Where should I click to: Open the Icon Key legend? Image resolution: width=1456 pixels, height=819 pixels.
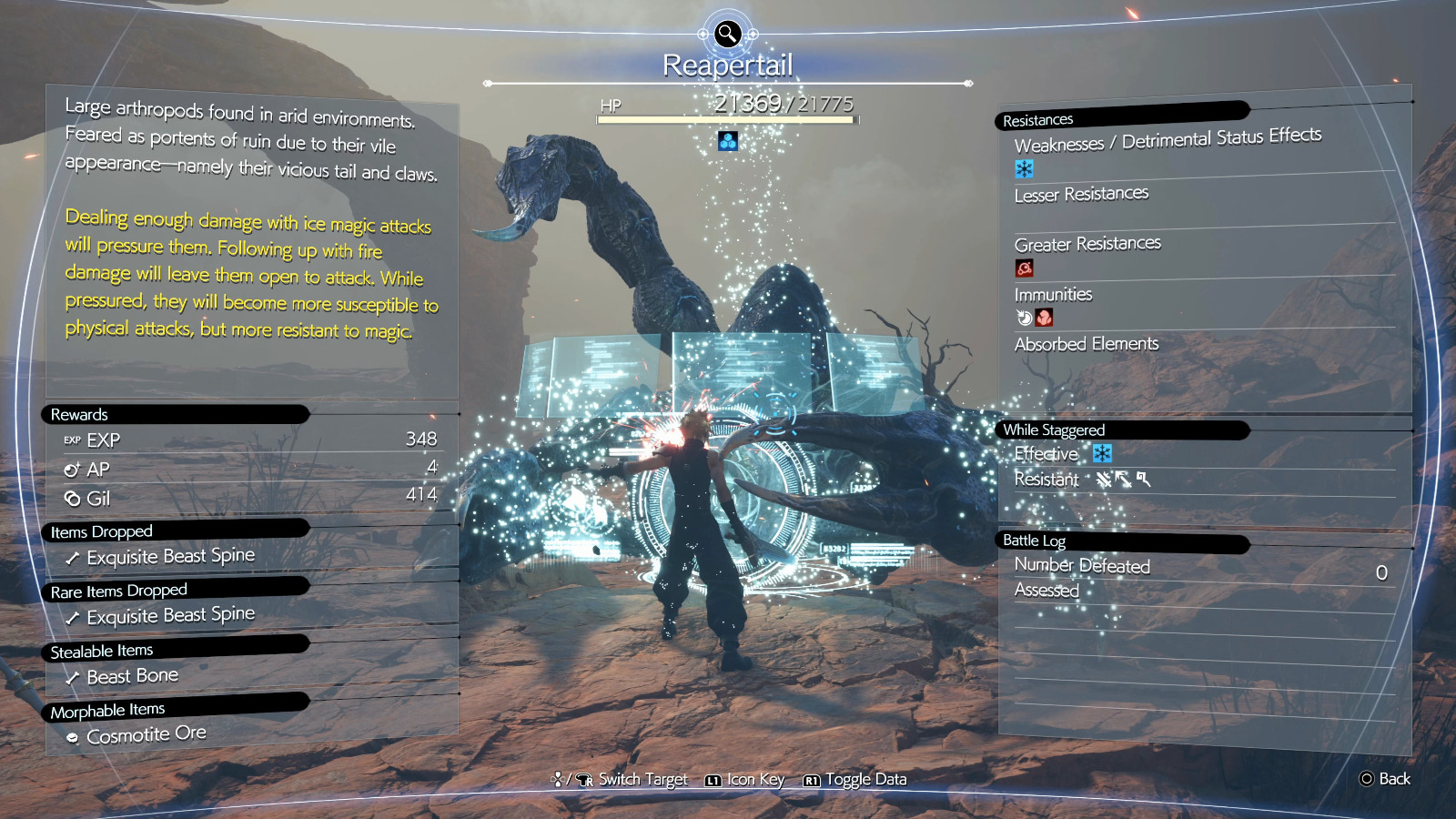[x=745, y=780]
